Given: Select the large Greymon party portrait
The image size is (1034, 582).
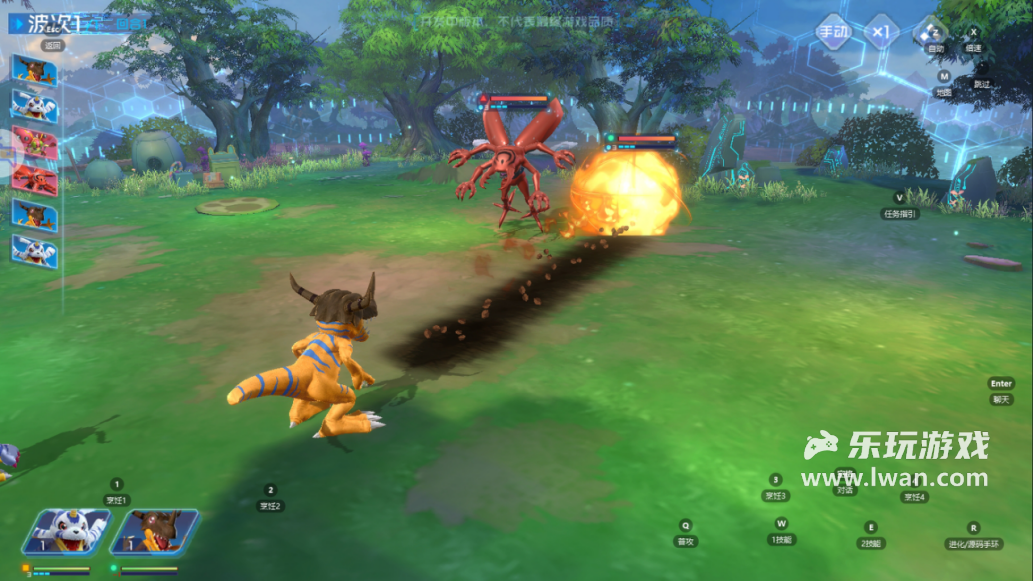Looking at the screenshot, I should [155, 532].
